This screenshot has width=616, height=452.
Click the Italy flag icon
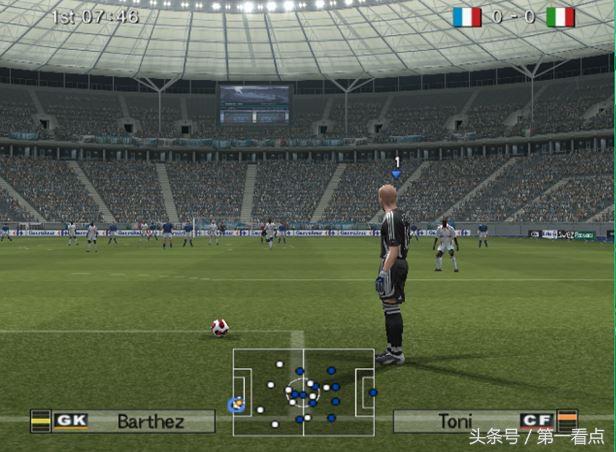tap(560, 17)
